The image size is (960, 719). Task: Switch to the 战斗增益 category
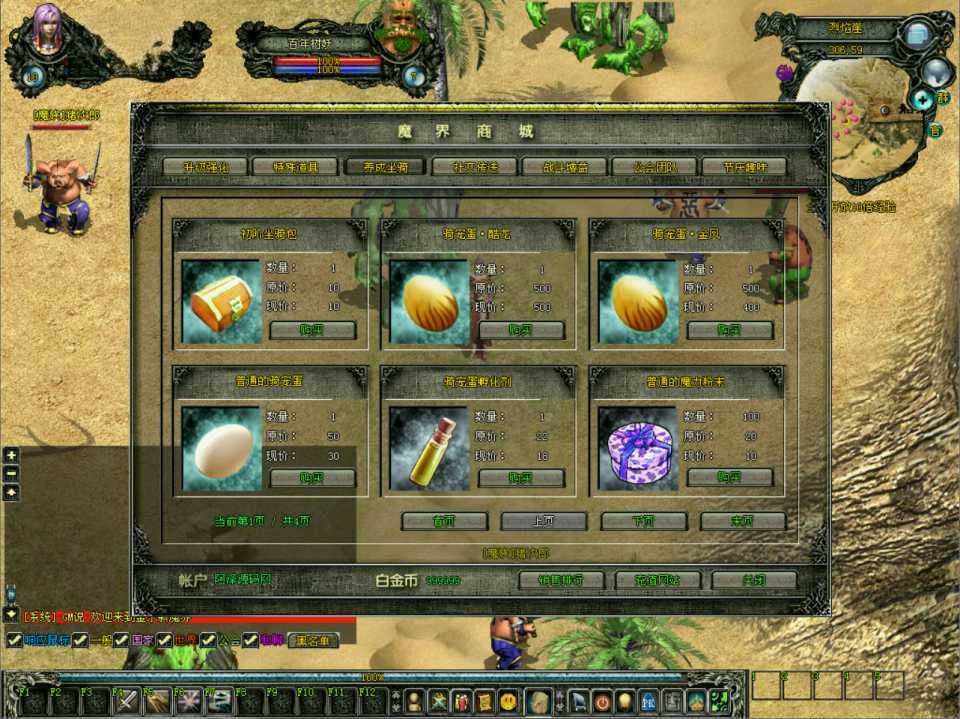tap(565, 167)
